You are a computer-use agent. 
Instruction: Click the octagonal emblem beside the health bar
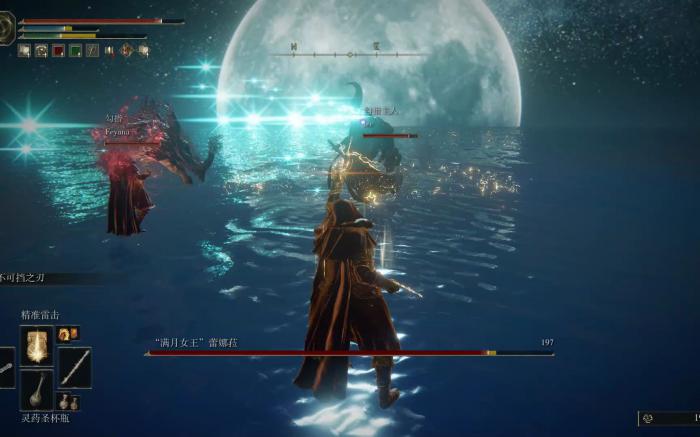click(7, 30)
